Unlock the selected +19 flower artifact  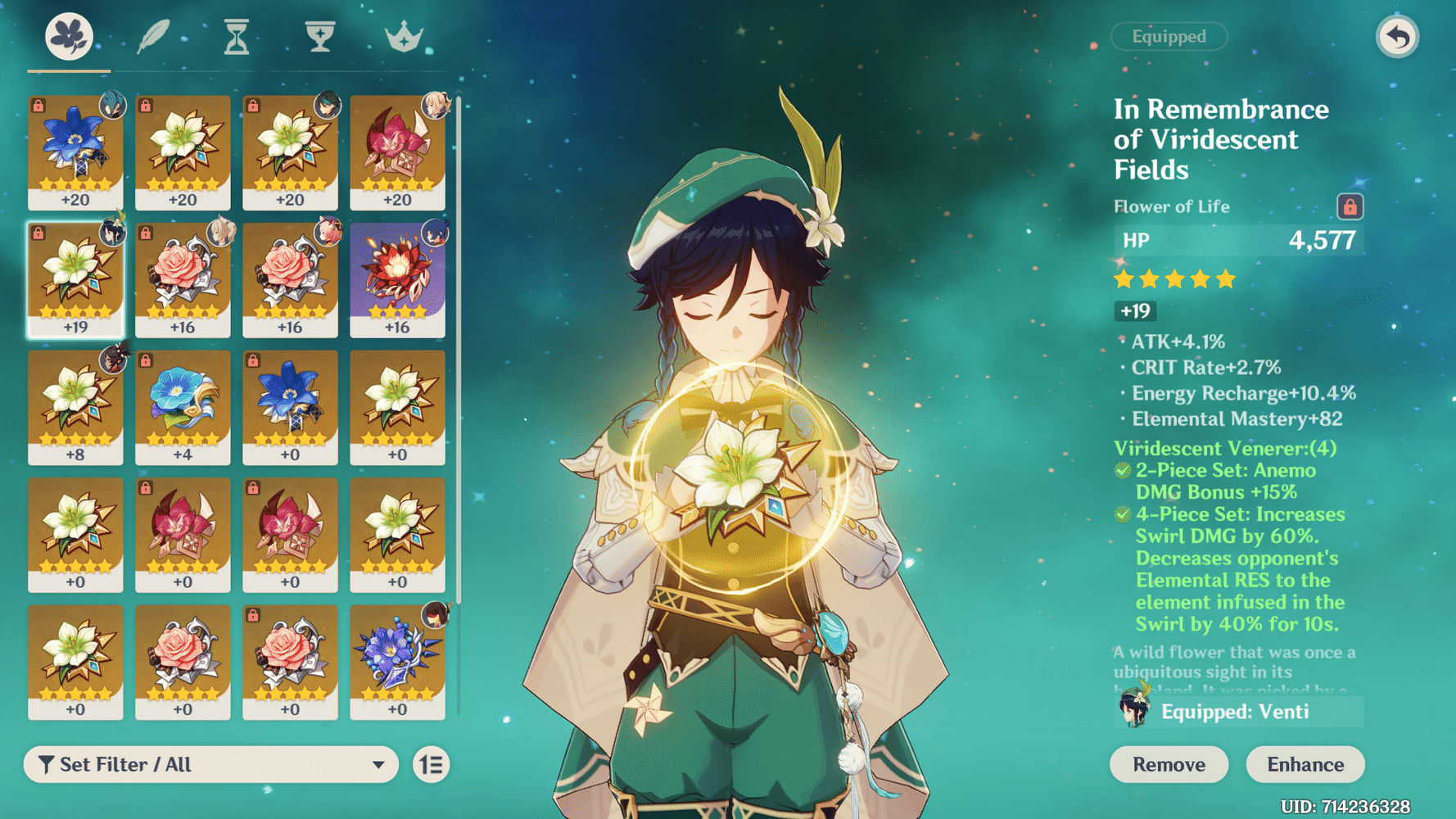(x=39, y=234)
